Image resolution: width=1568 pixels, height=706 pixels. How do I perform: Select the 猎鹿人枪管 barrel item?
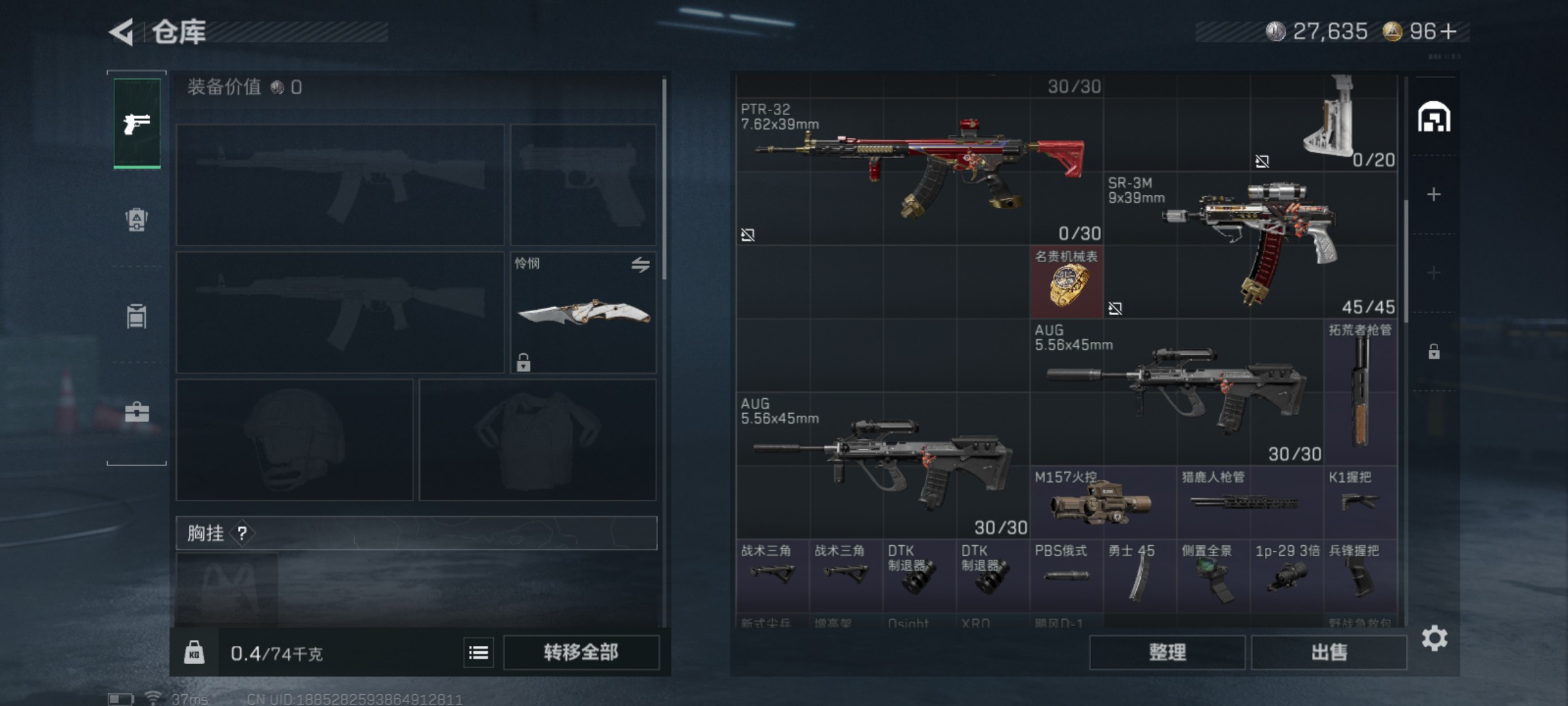[x=1250, y=502]
